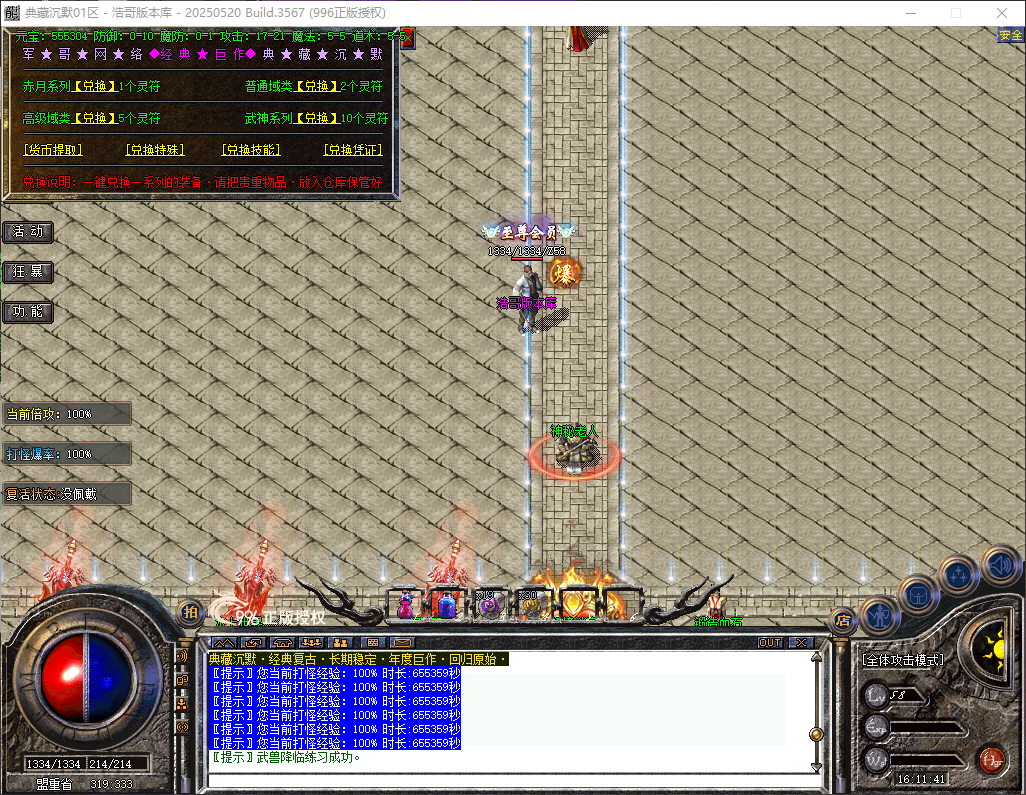
Task: Activate the 狂暴 berserk button
Action: tap(28, 272)
